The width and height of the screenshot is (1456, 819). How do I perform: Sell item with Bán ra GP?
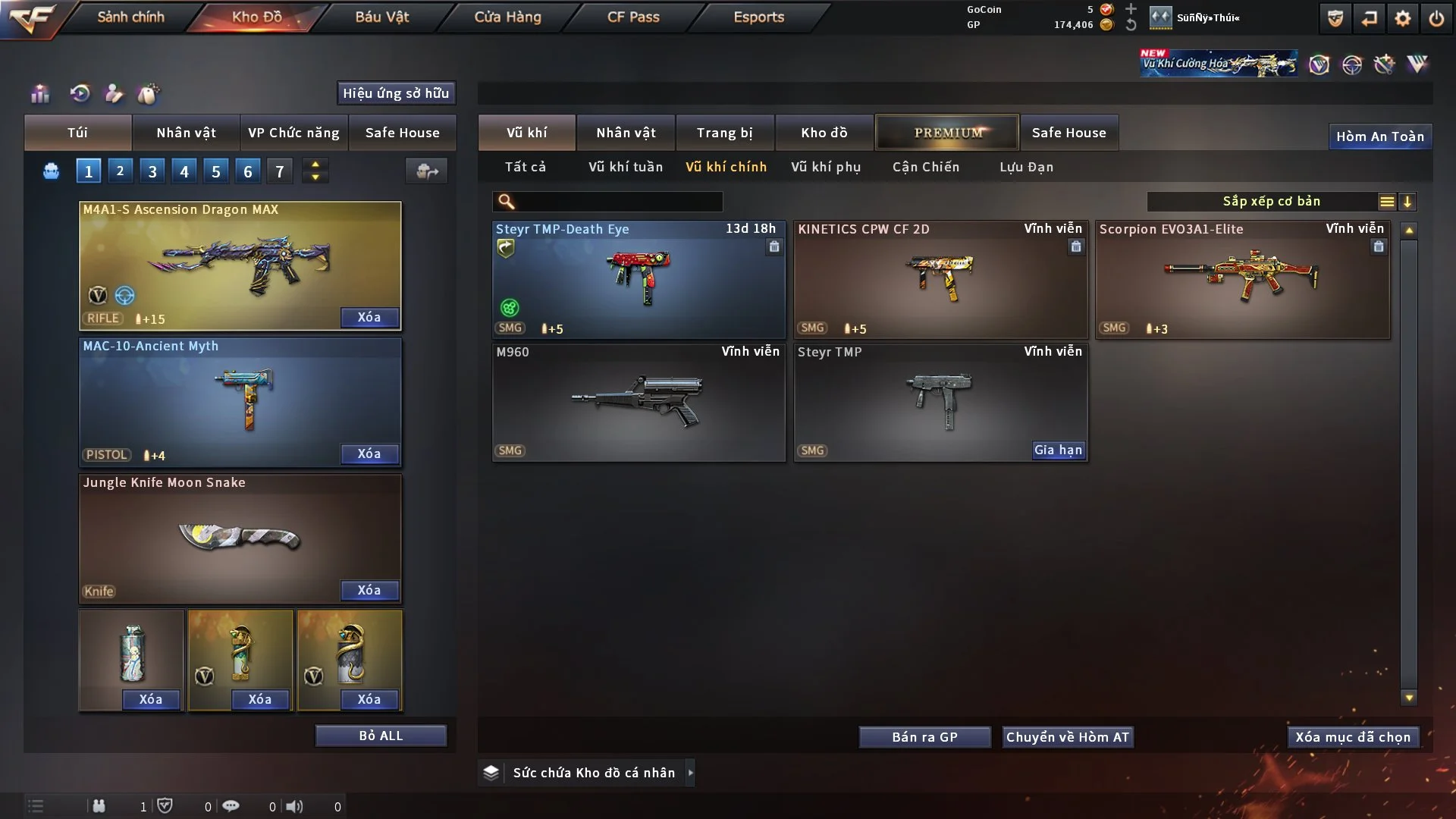(924, 737)
